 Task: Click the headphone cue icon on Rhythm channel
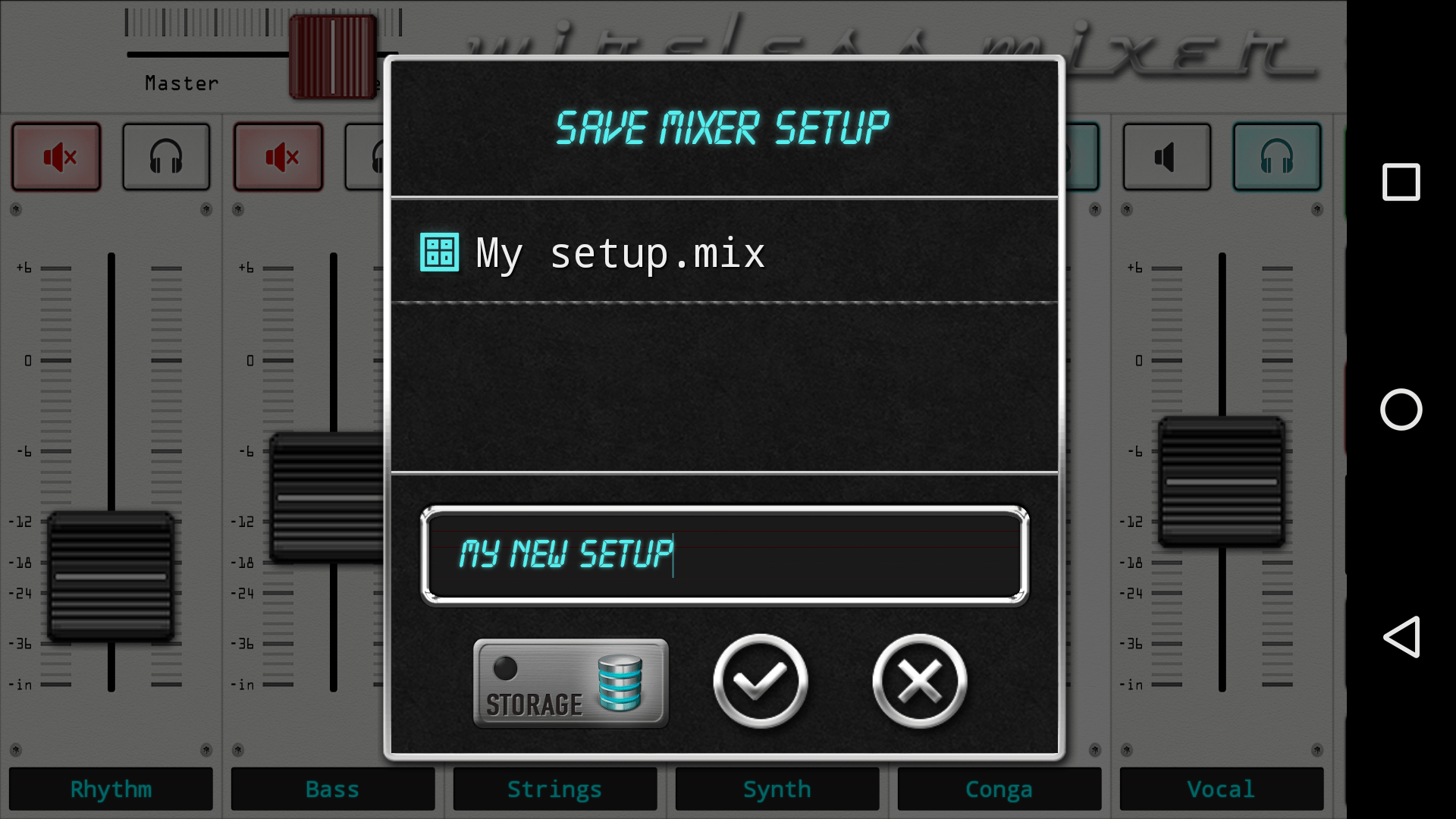click(x=165, y=157)
